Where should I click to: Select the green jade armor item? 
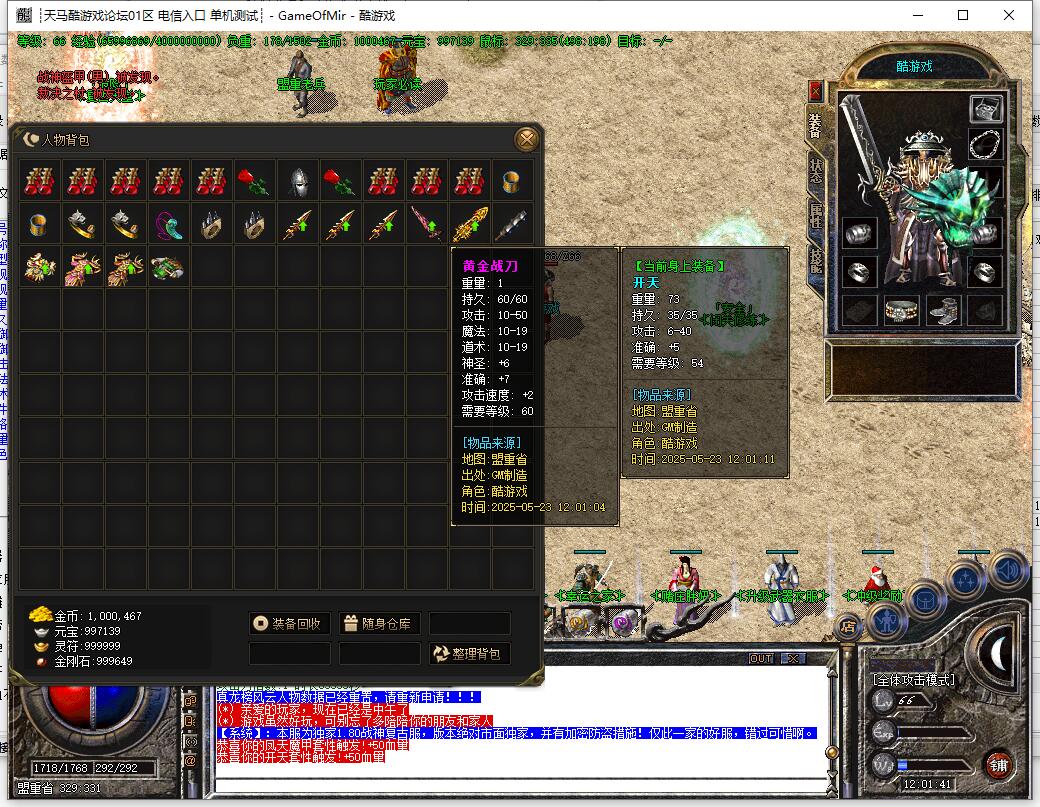point(169,267)
